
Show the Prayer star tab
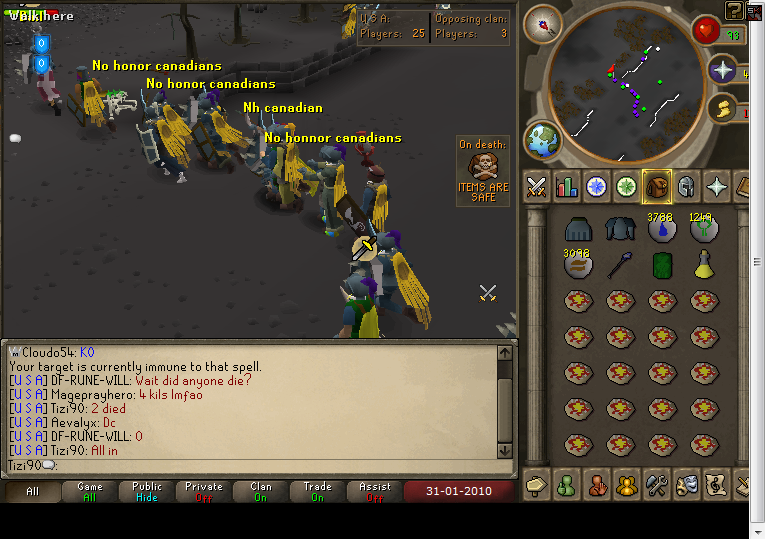coord(716,187)
